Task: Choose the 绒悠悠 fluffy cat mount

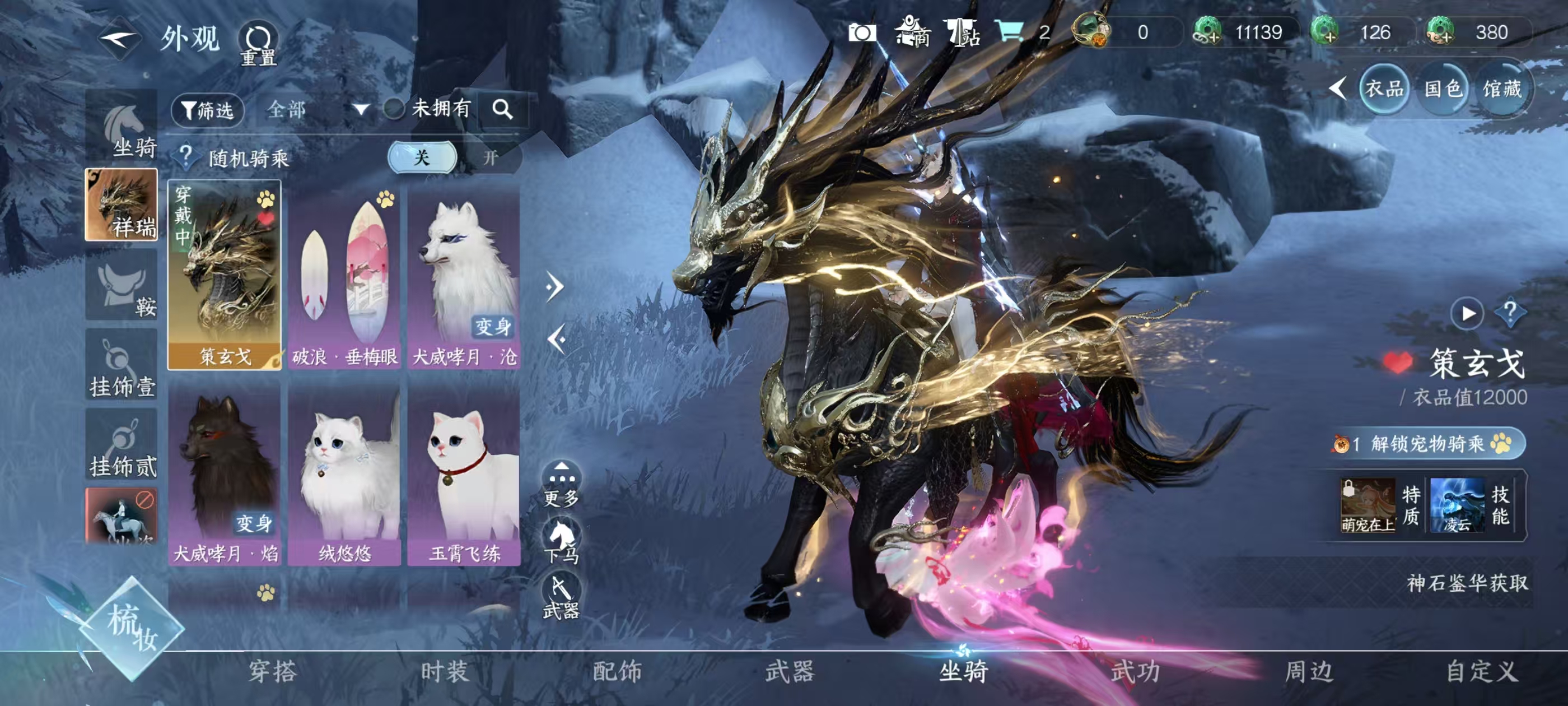Action: (x=344, y=475)
